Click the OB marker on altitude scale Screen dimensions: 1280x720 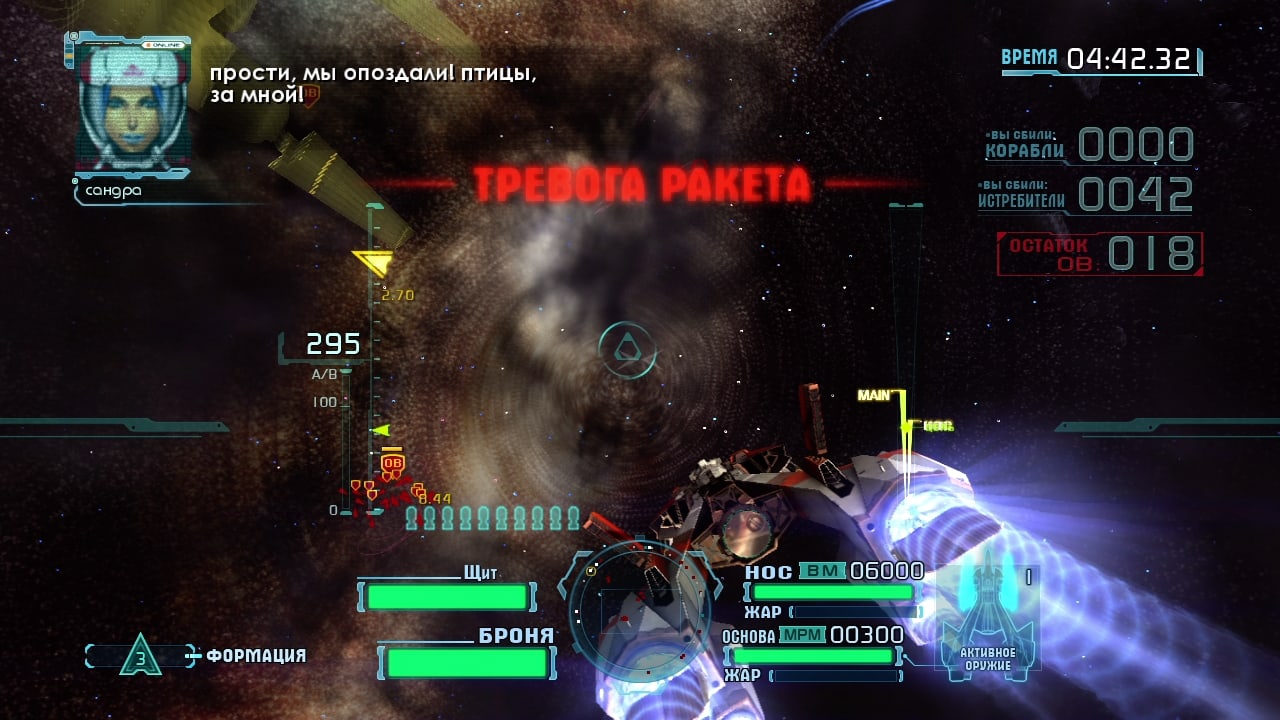[x=393, y=462]
